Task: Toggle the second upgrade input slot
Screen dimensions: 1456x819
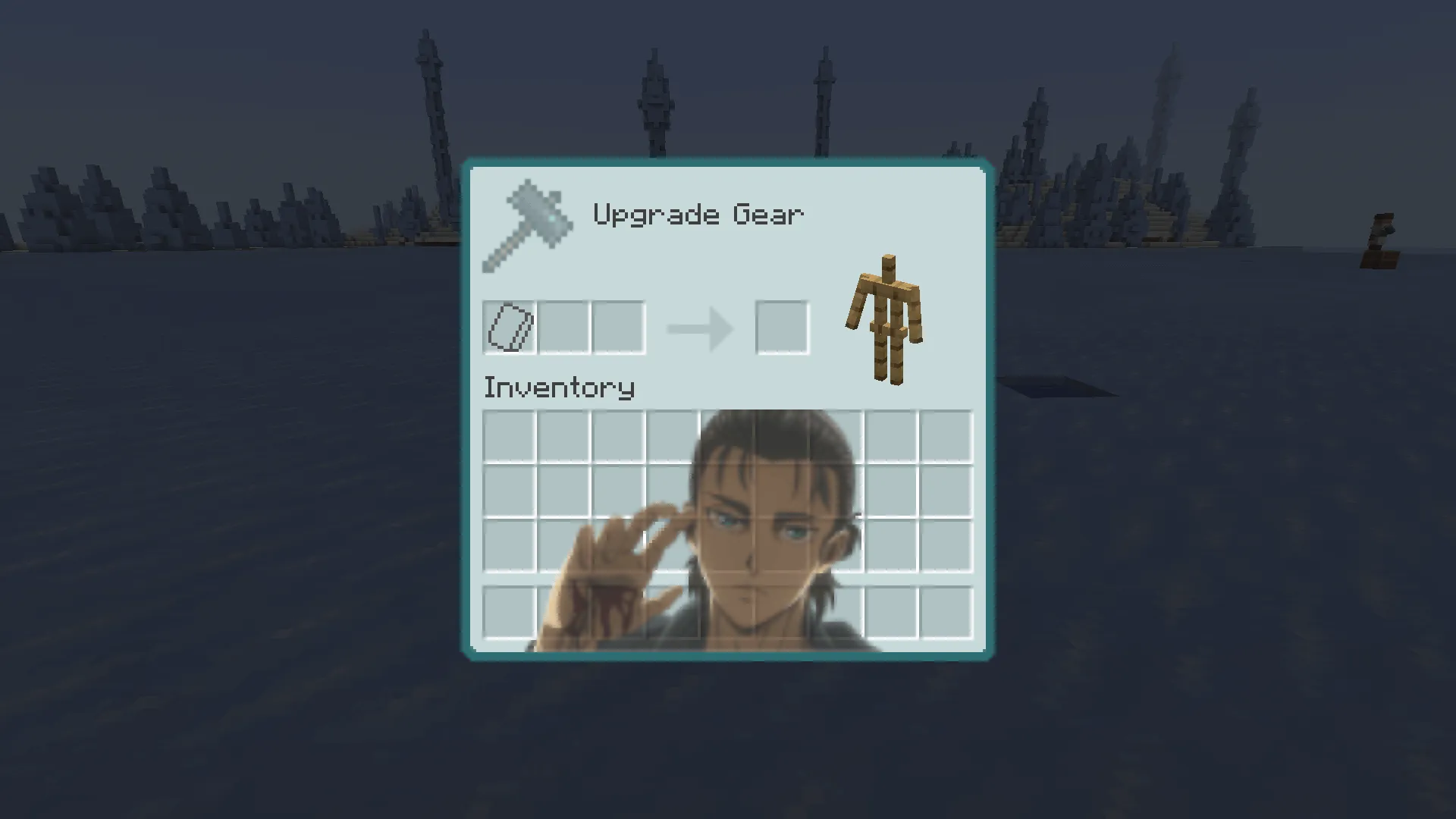Action: coord(564,328)
